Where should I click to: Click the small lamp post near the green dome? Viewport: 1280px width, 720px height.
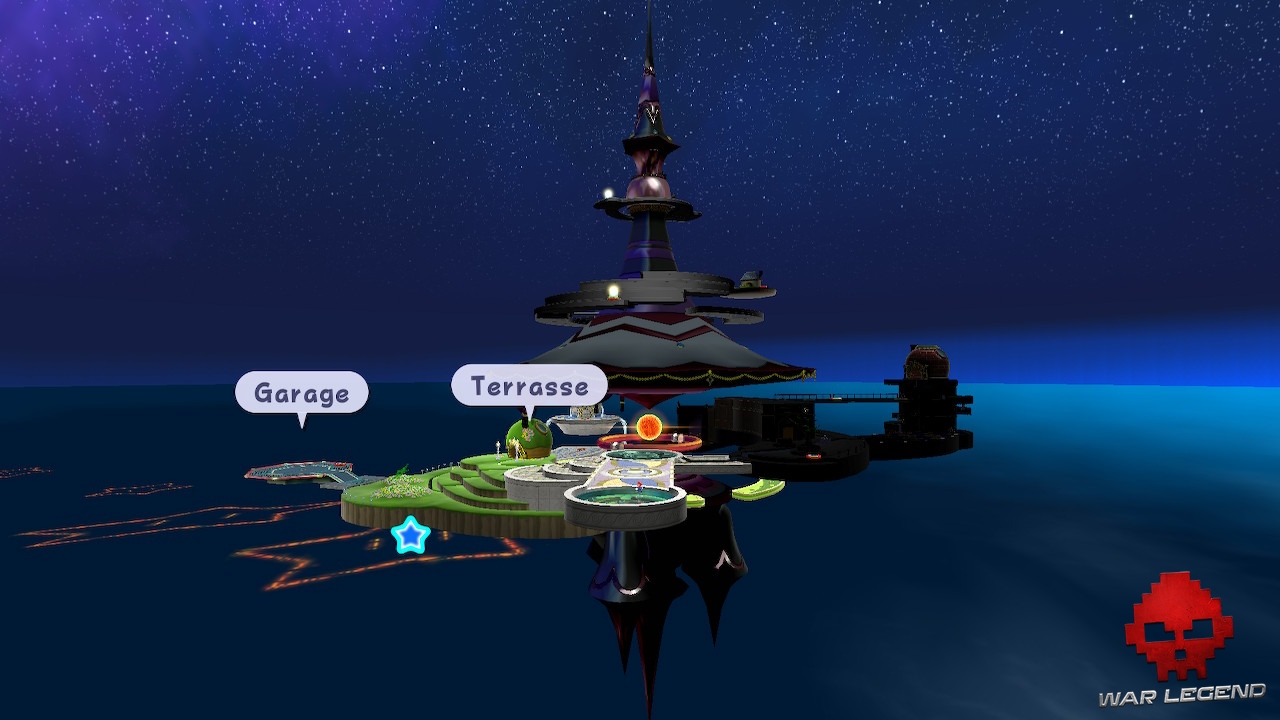pyautogui.click(x=498, y=447)
